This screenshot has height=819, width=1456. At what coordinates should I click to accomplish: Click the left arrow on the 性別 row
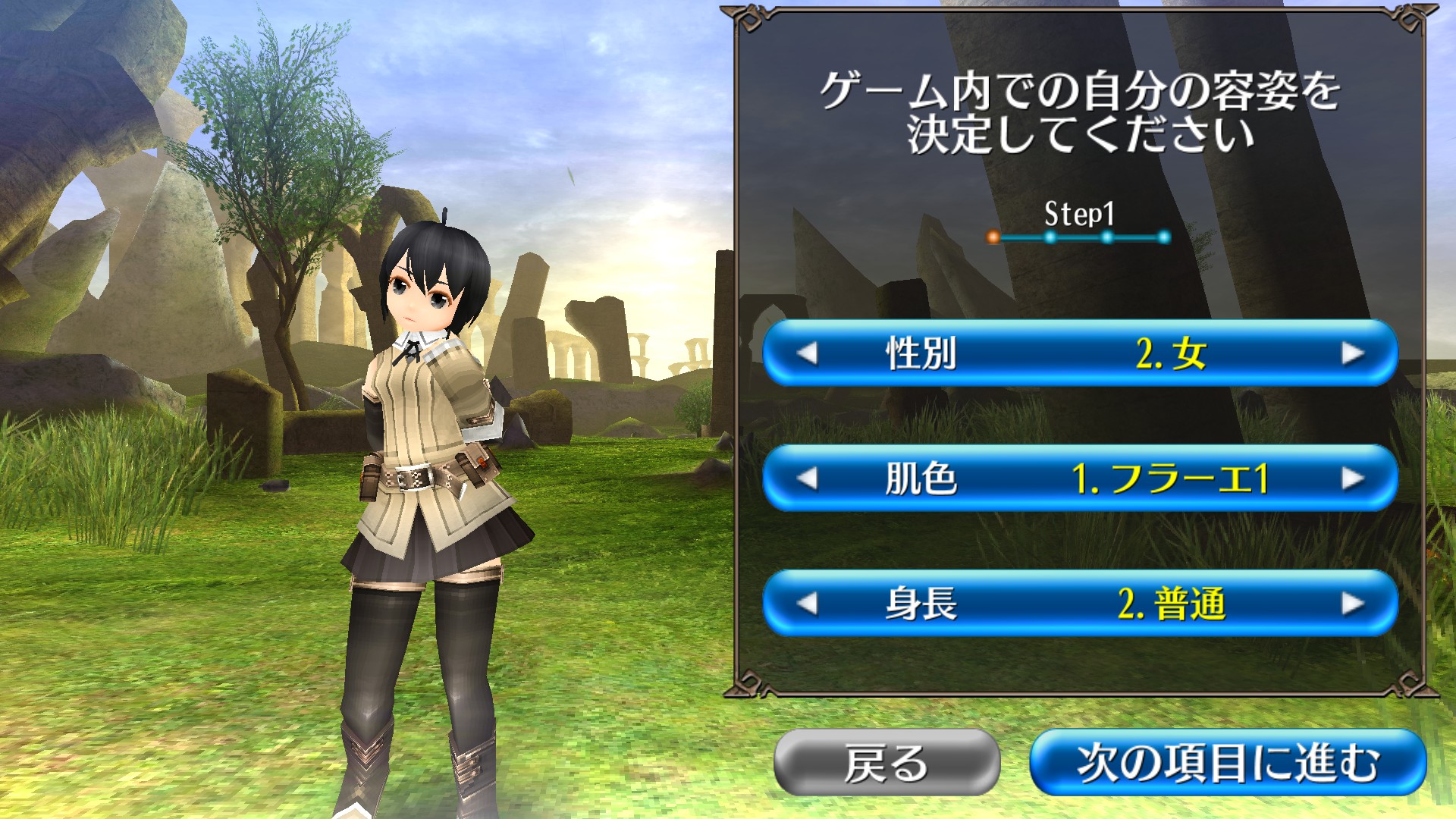click(808, 353)
